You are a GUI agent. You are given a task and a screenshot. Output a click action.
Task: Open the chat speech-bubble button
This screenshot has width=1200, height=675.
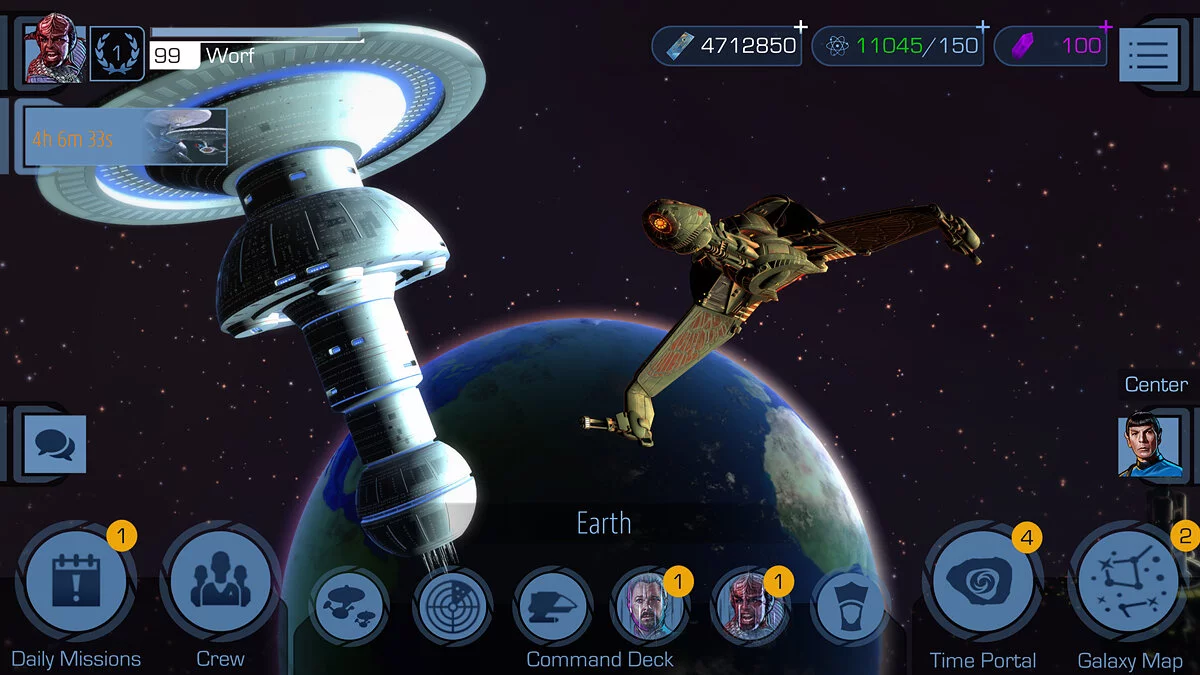(x=54, y=443)
